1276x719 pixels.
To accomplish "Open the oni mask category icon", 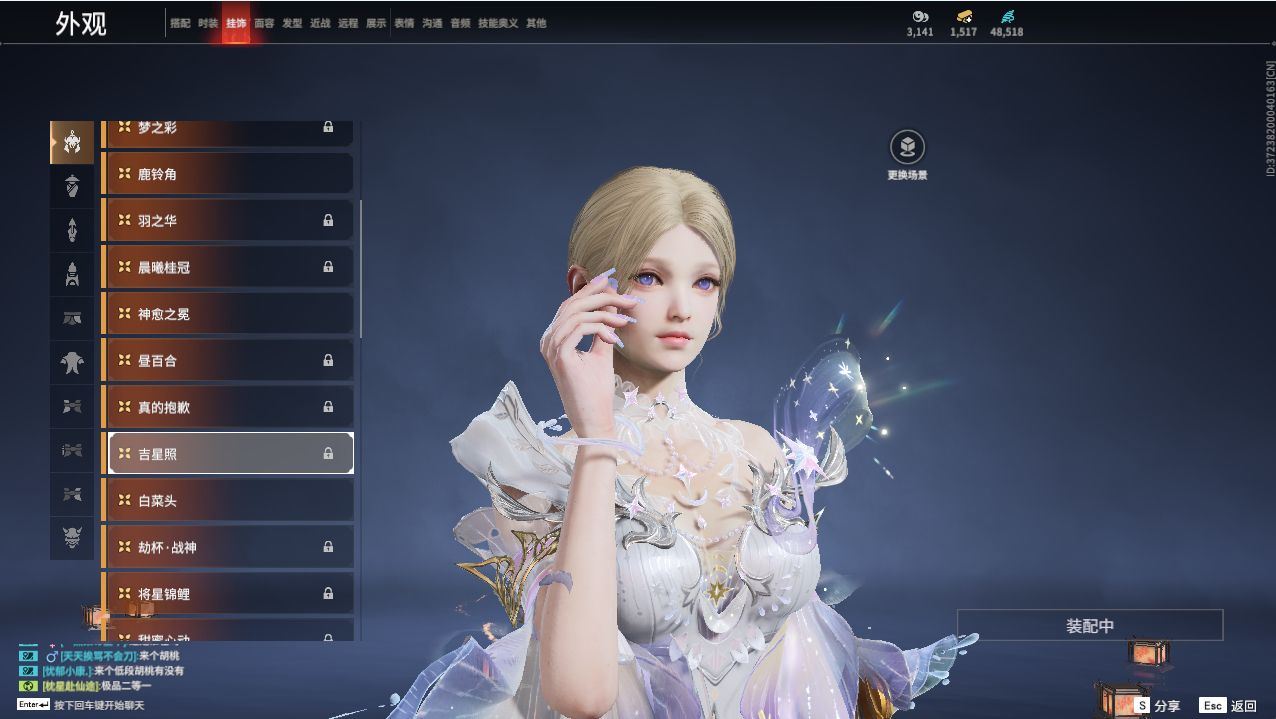I will pos(72,539).
